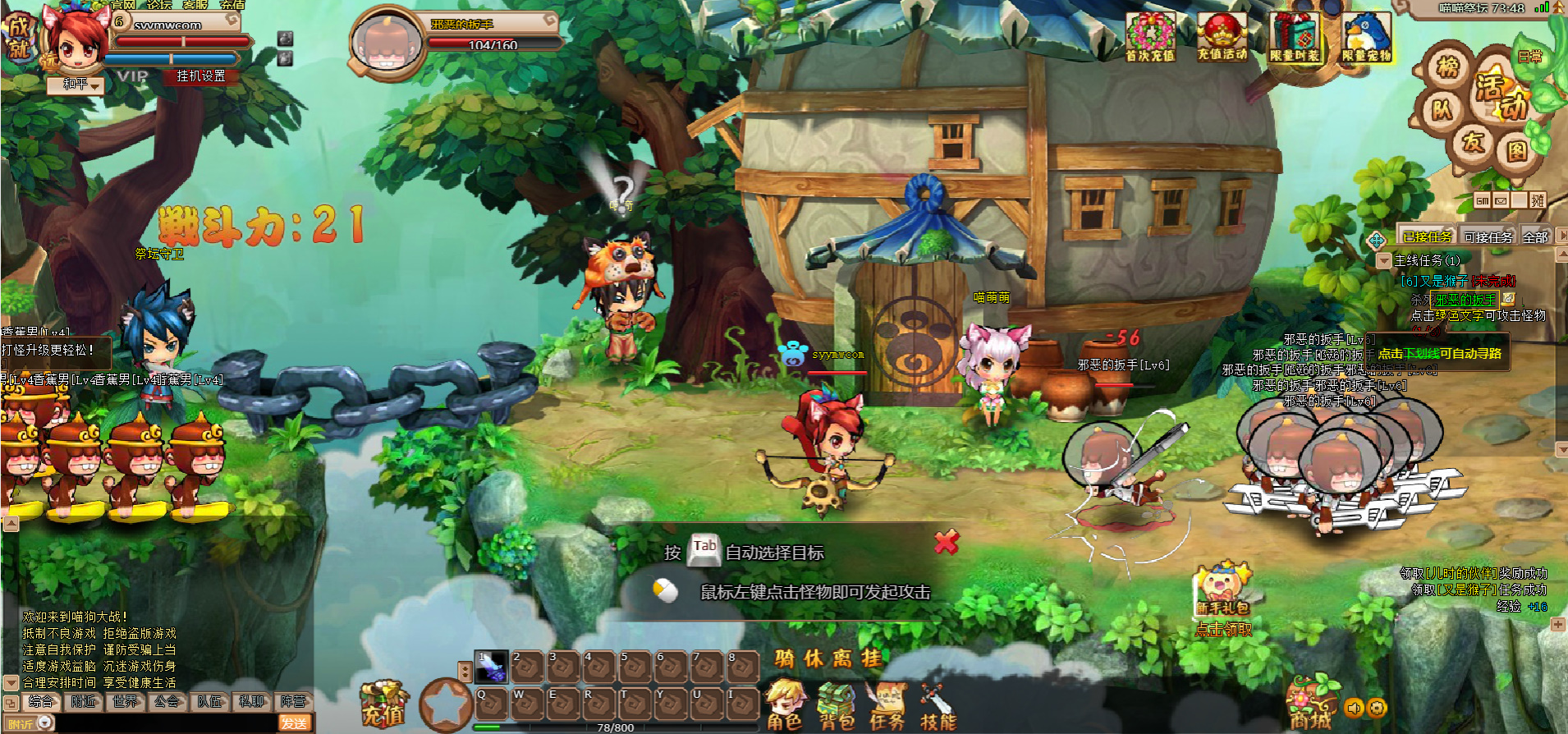Click the green 邪恶的扳手 quest target link

tap(1465, 300)
